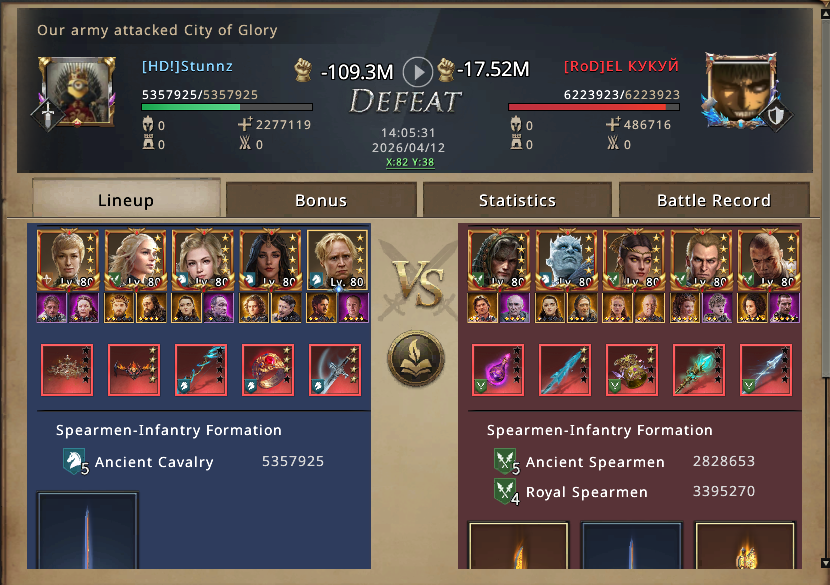Inspect the defender's golden helmet equipment
The image size is (830, 585).
coord(632,370)
